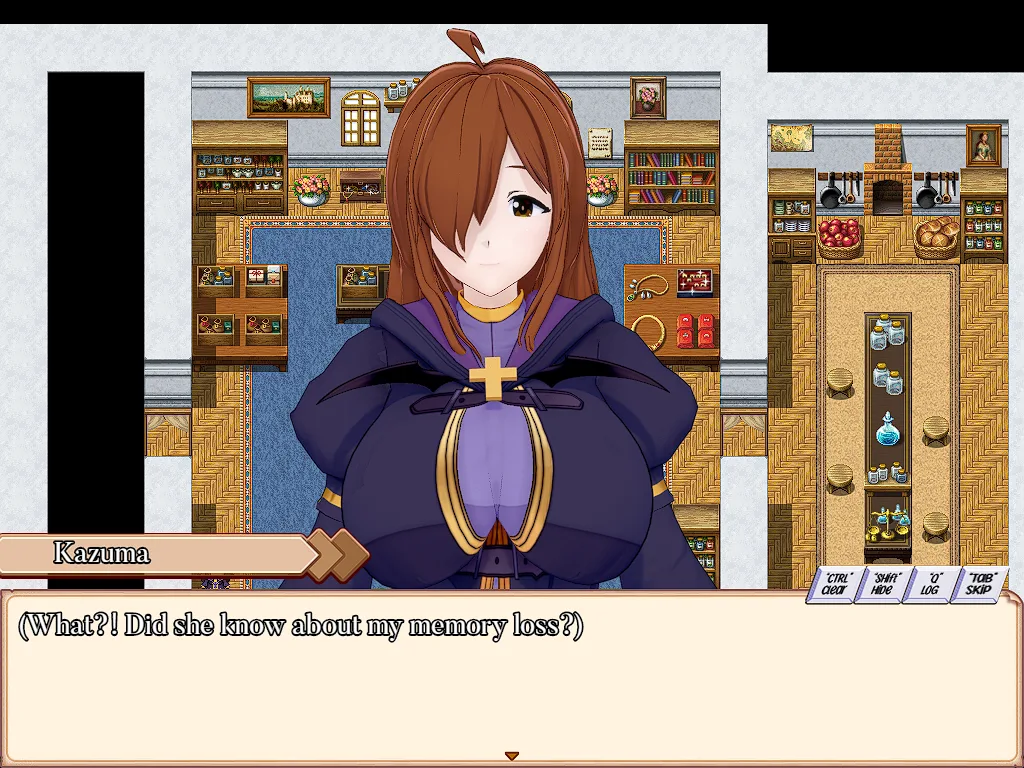Advance dialogue via the small orange arrow
Viewport: 1024px width, 768px height.
[511, 755]
